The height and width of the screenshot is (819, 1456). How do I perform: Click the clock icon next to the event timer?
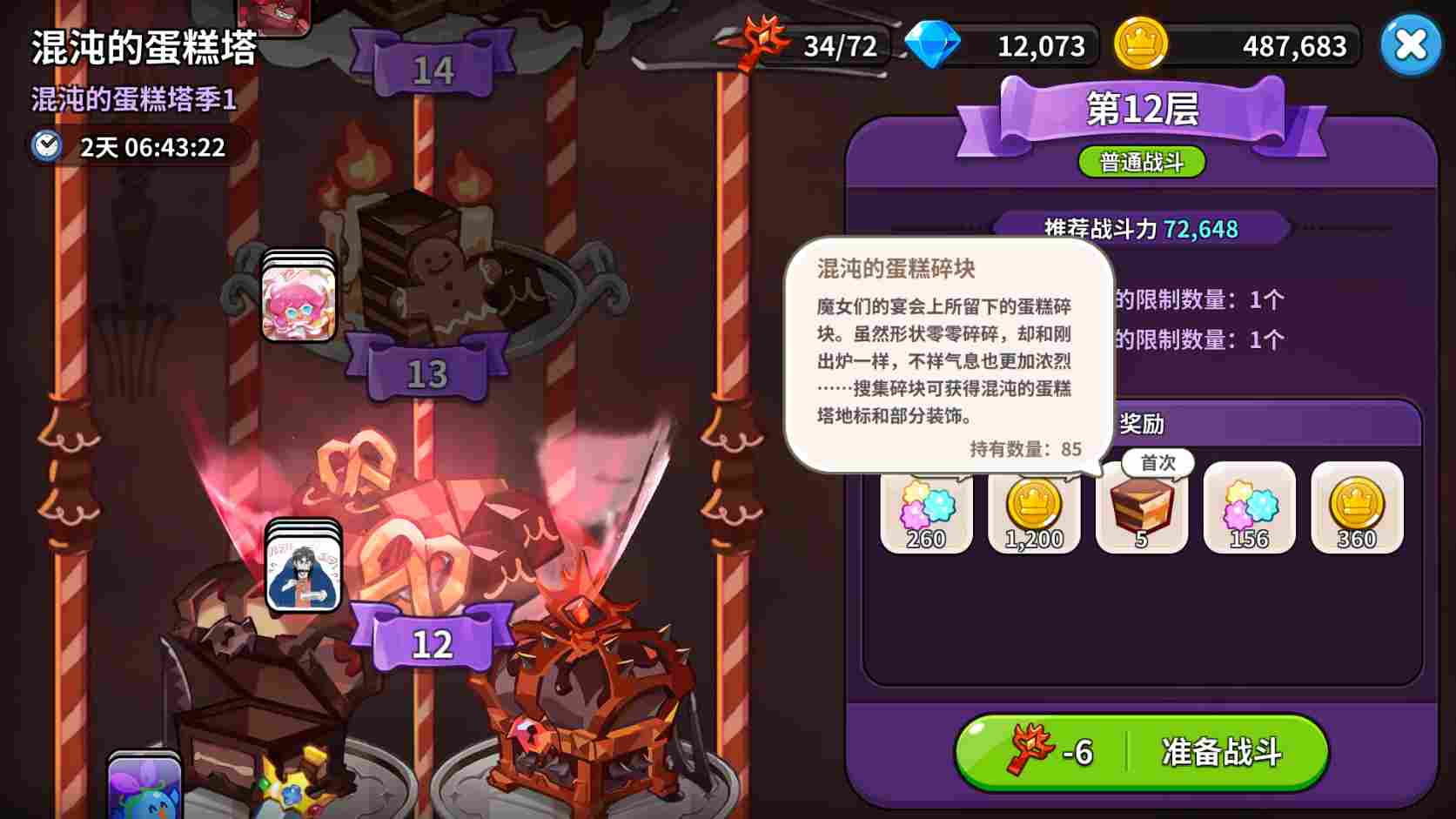47,147
